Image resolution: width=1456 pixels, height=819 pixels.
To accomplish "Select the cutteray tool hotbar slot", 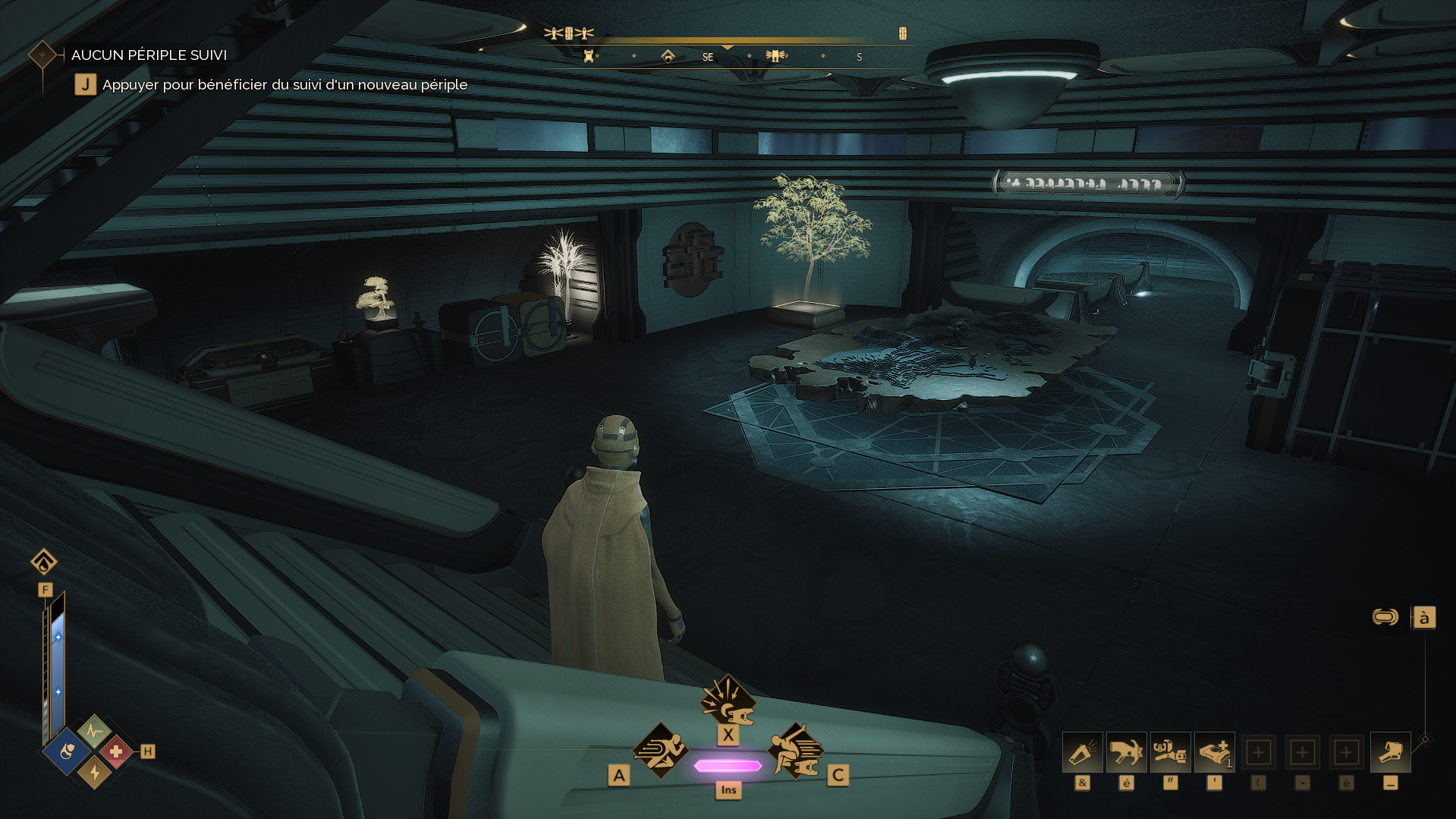I will coord(1171,753).
